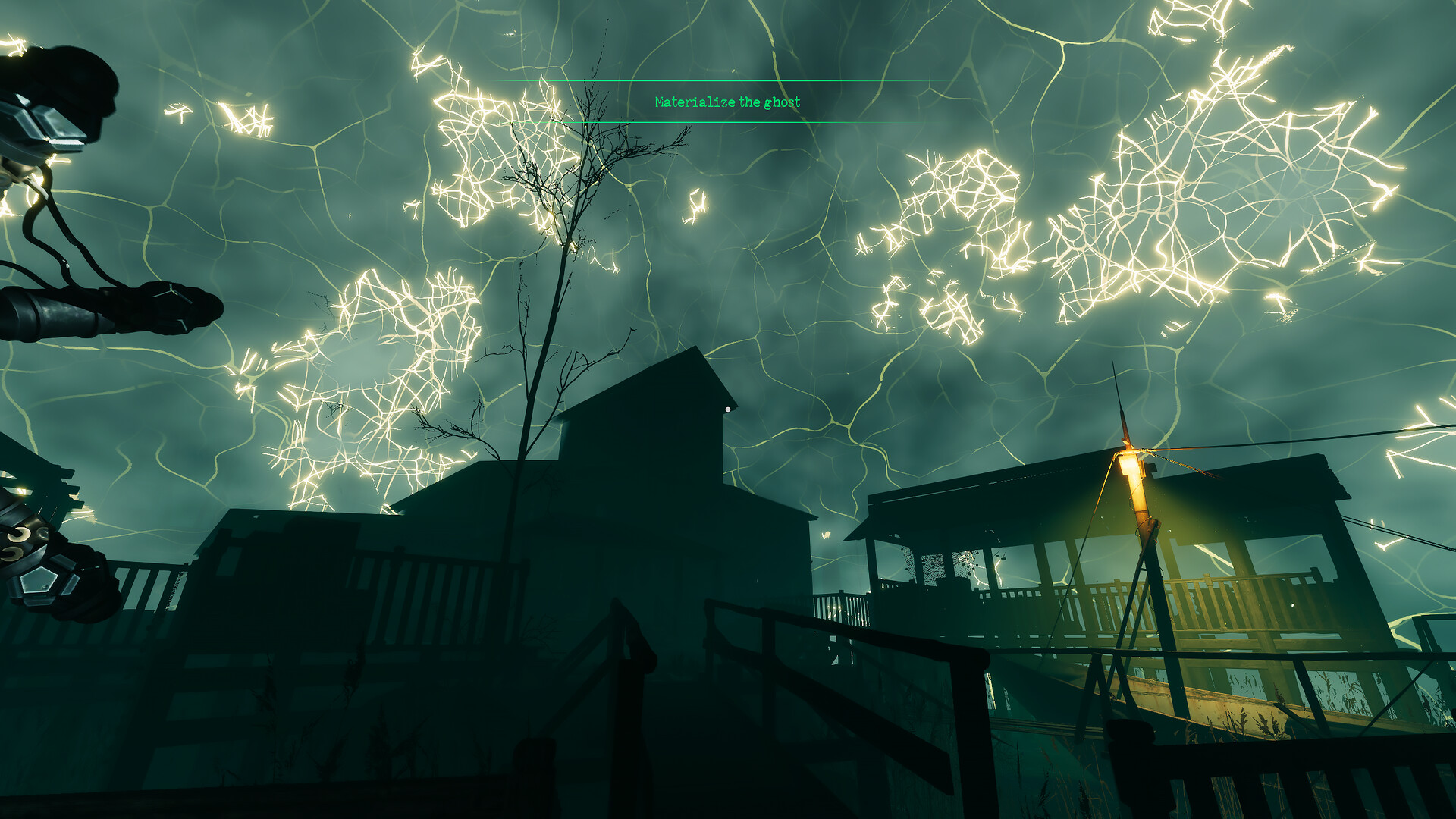The height and width of the screenshot is (819, 1456).
Task: Target the small white crosshair reticle
Action: [729, 408]
